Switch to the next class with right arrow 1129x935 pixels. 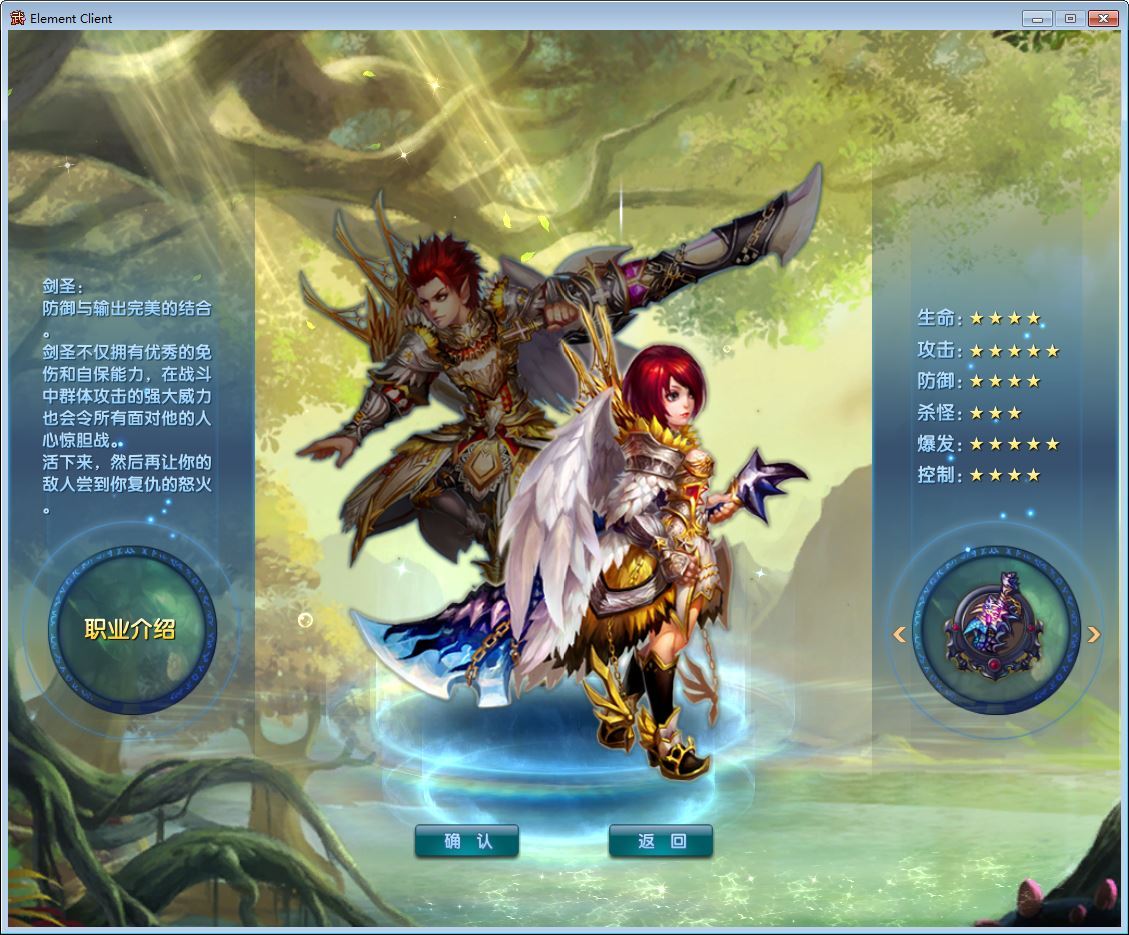pos(1094,634)
